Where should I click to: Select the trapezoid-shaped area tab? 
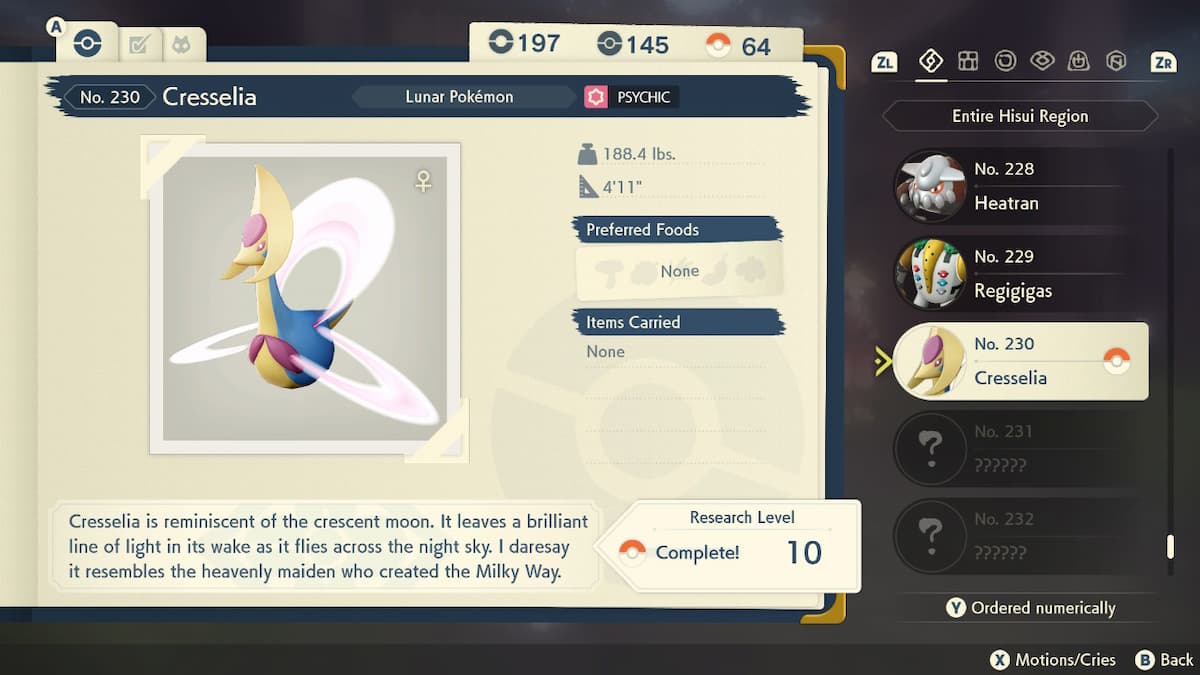click(x=1079, y=62)
